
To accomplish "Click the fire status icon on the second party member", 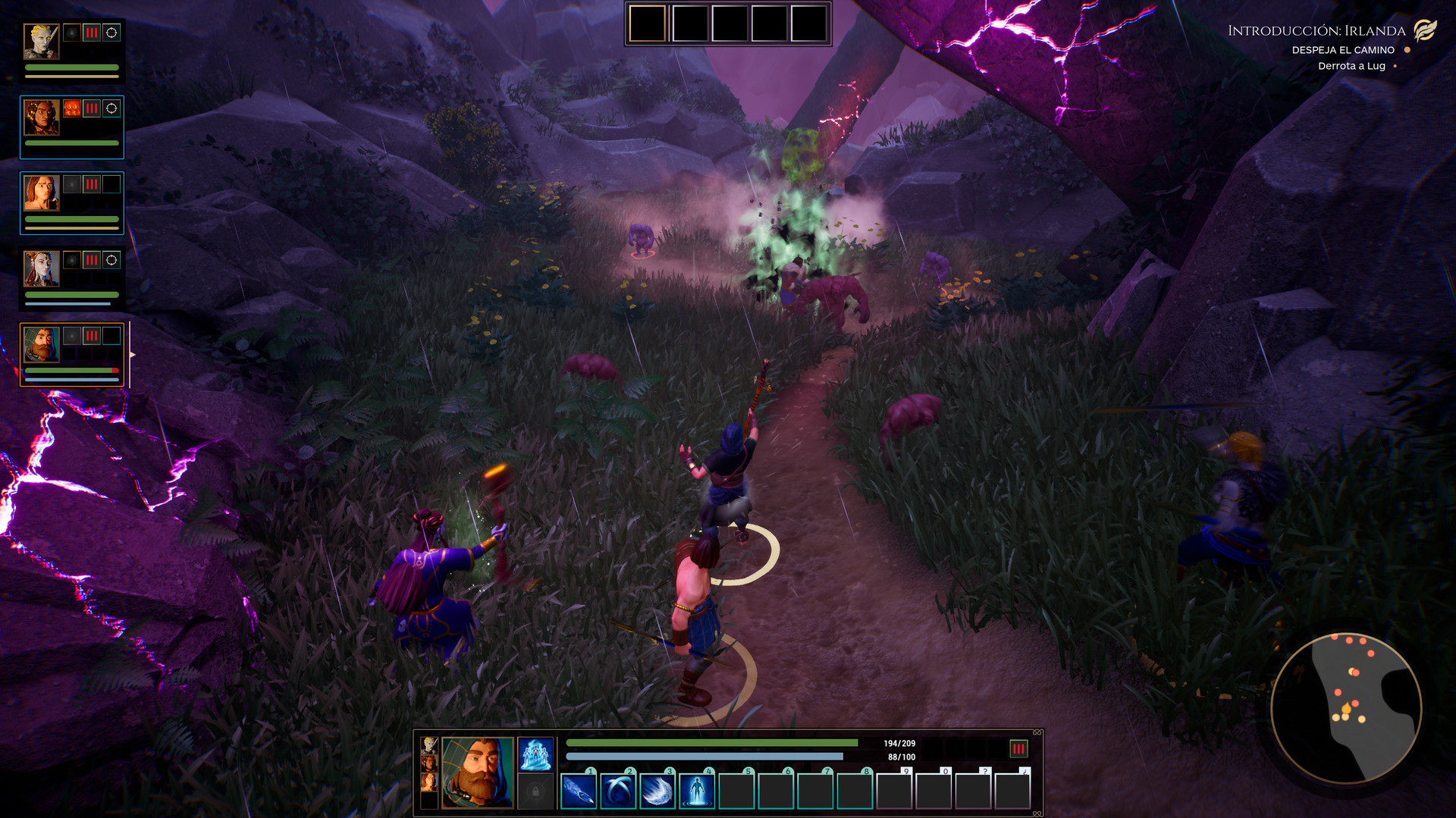I will pos(72,109).
